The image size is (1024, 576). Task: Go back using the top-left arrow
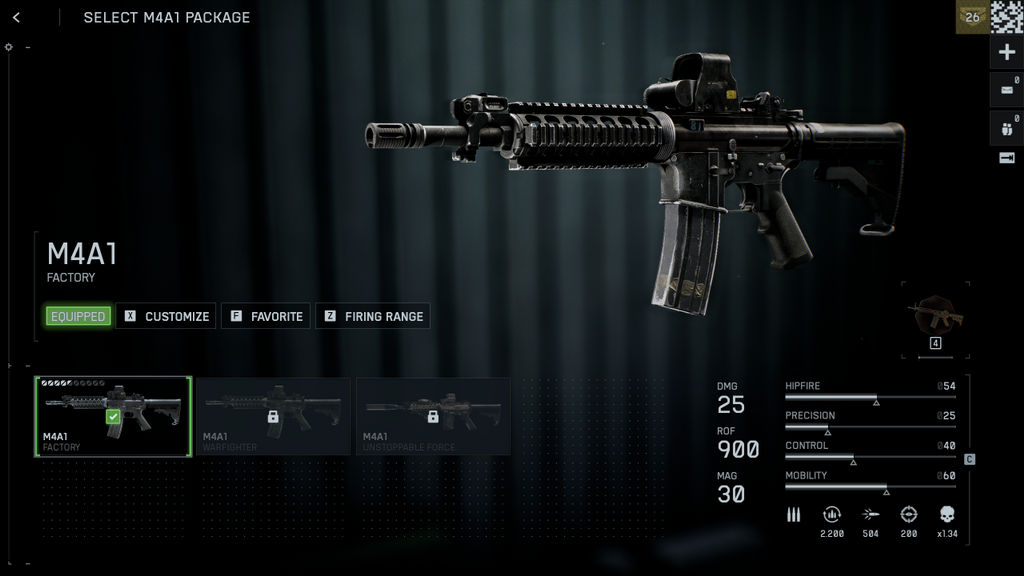pos(16,17)
